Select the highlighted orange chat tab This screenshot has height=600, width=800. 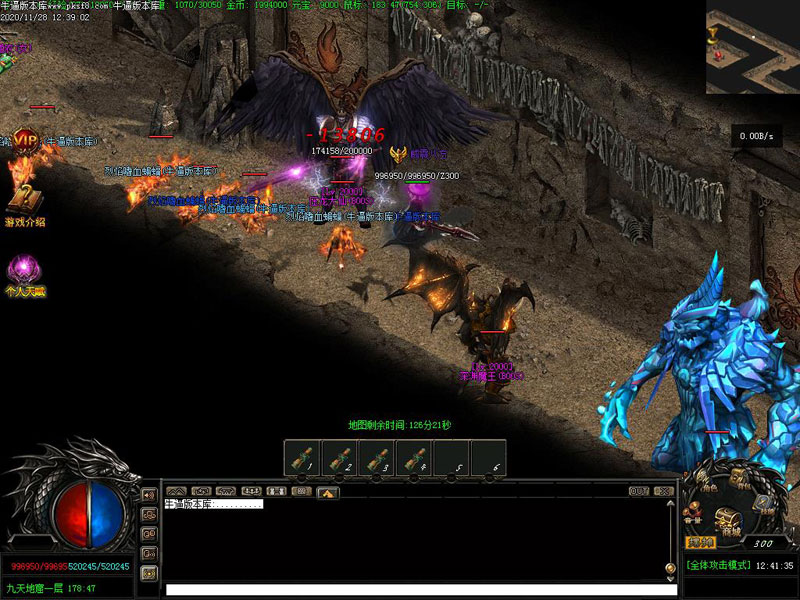pyautogui.click(x=328, y=492)
